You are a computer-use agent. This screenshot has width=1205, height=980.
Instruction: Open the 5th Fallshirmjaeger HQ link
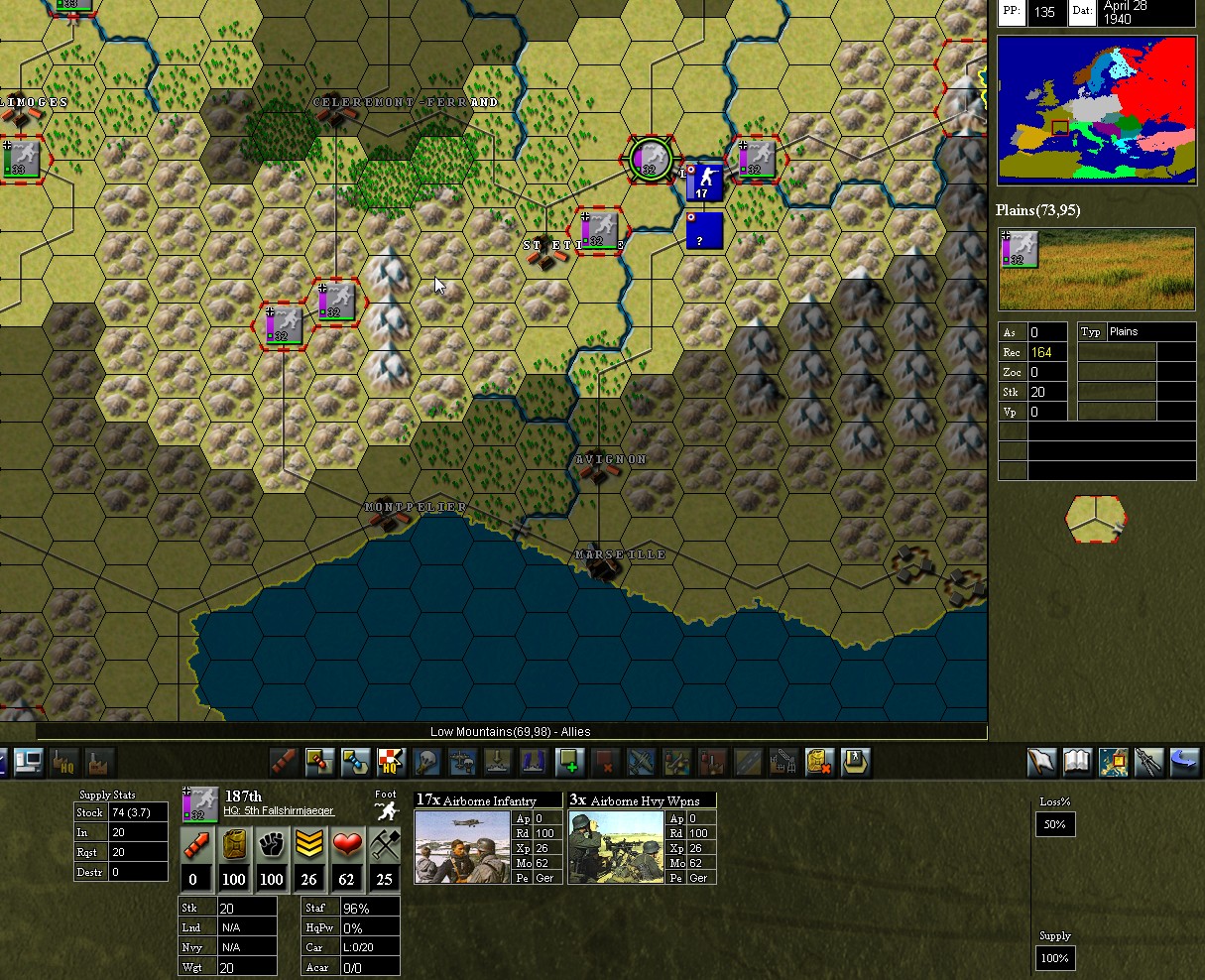[279, 811]
